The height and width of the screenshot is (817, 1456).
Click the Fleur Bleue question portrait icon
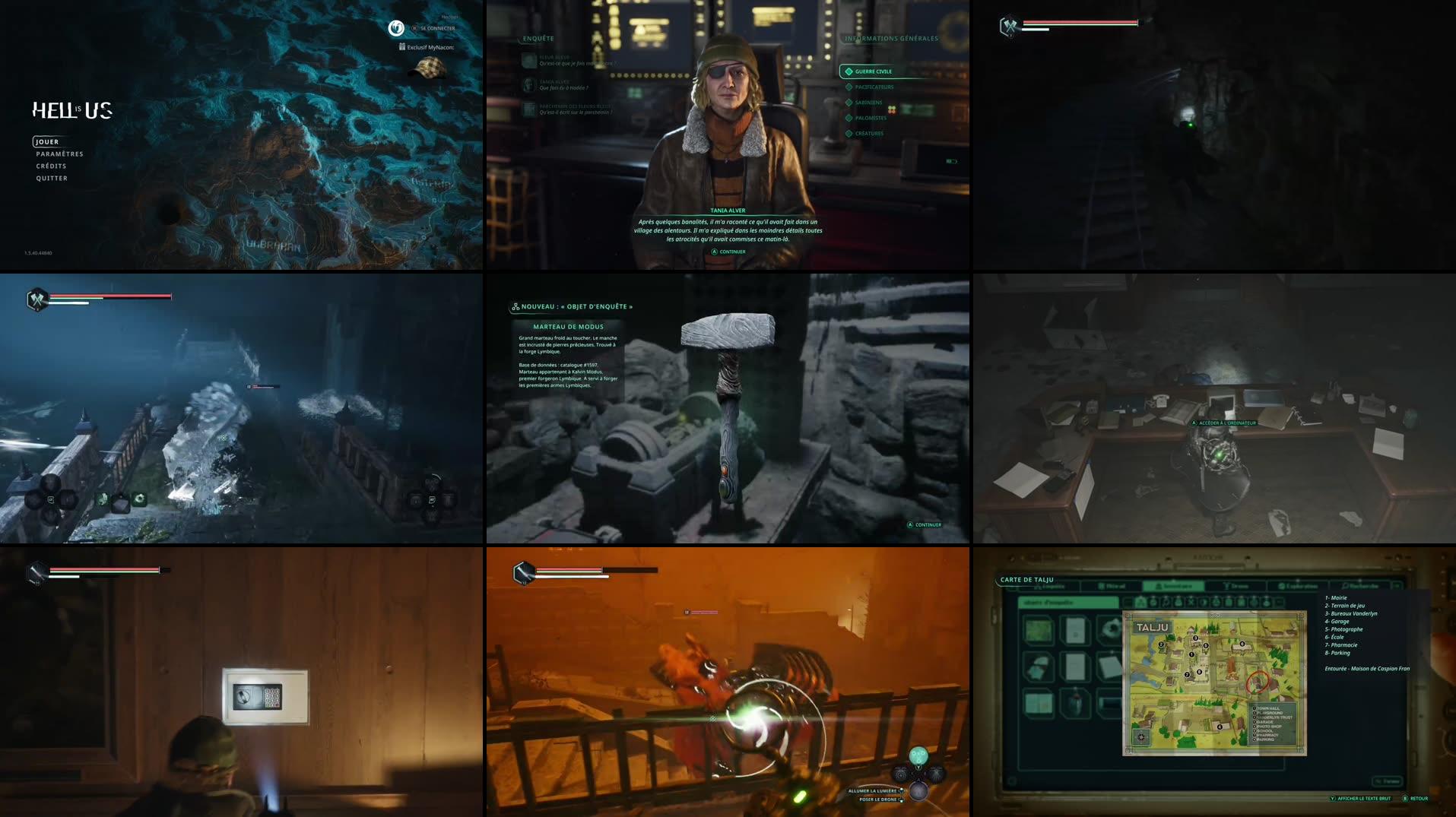529,61
